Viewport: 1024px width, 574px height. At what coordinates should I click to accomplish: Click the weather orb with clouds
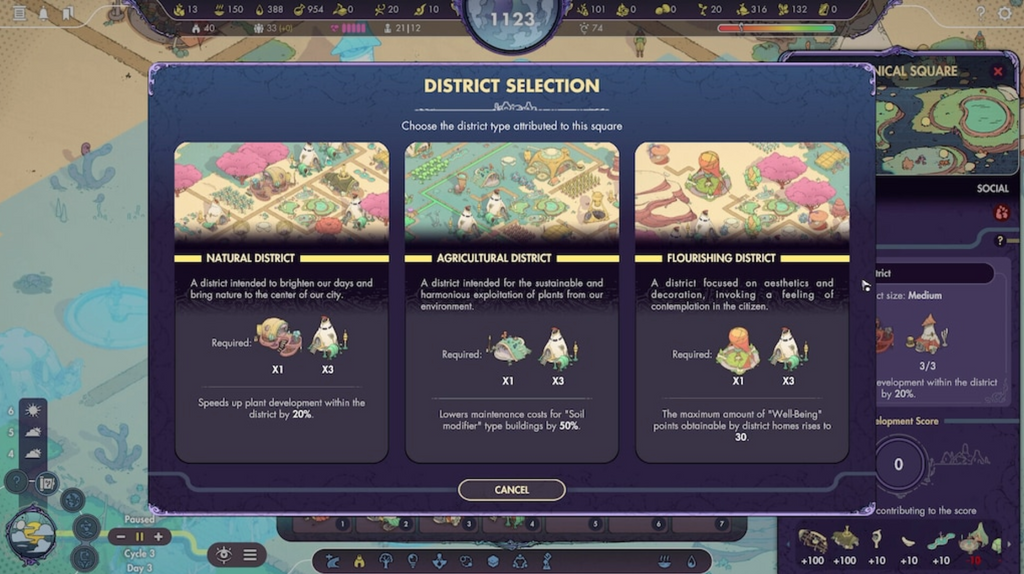pyautogui.click(x=30, y=534)
